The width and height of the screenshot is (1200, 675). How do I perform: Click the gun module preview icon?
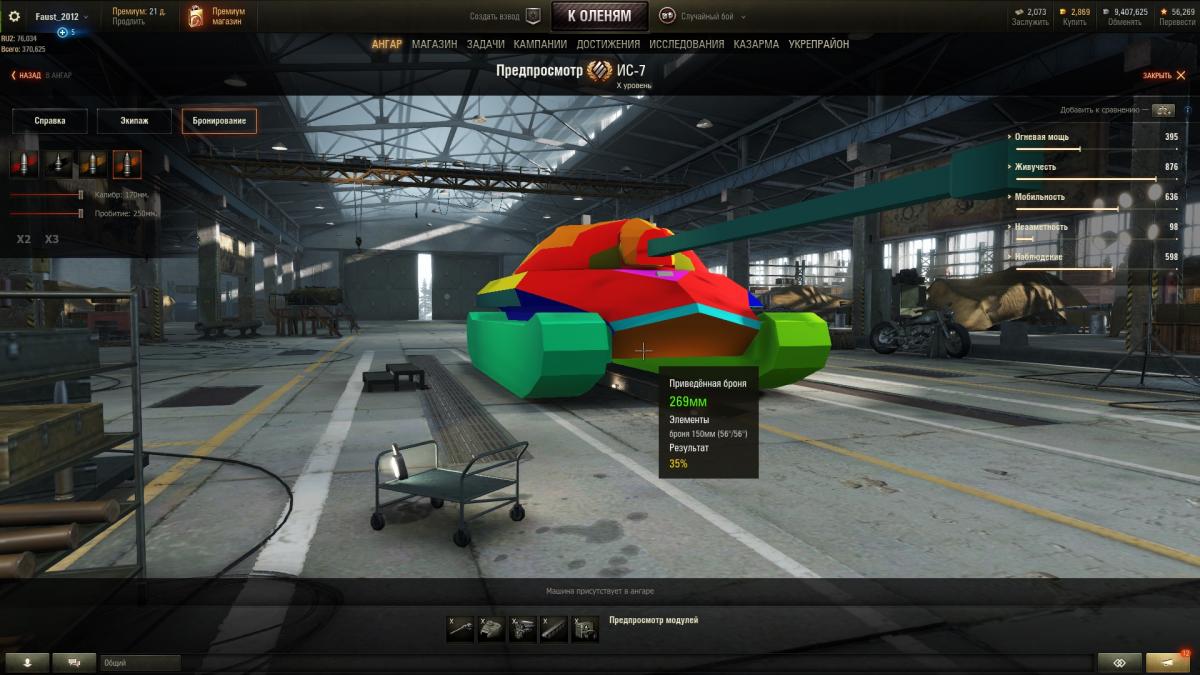click(x=461, y=629)
